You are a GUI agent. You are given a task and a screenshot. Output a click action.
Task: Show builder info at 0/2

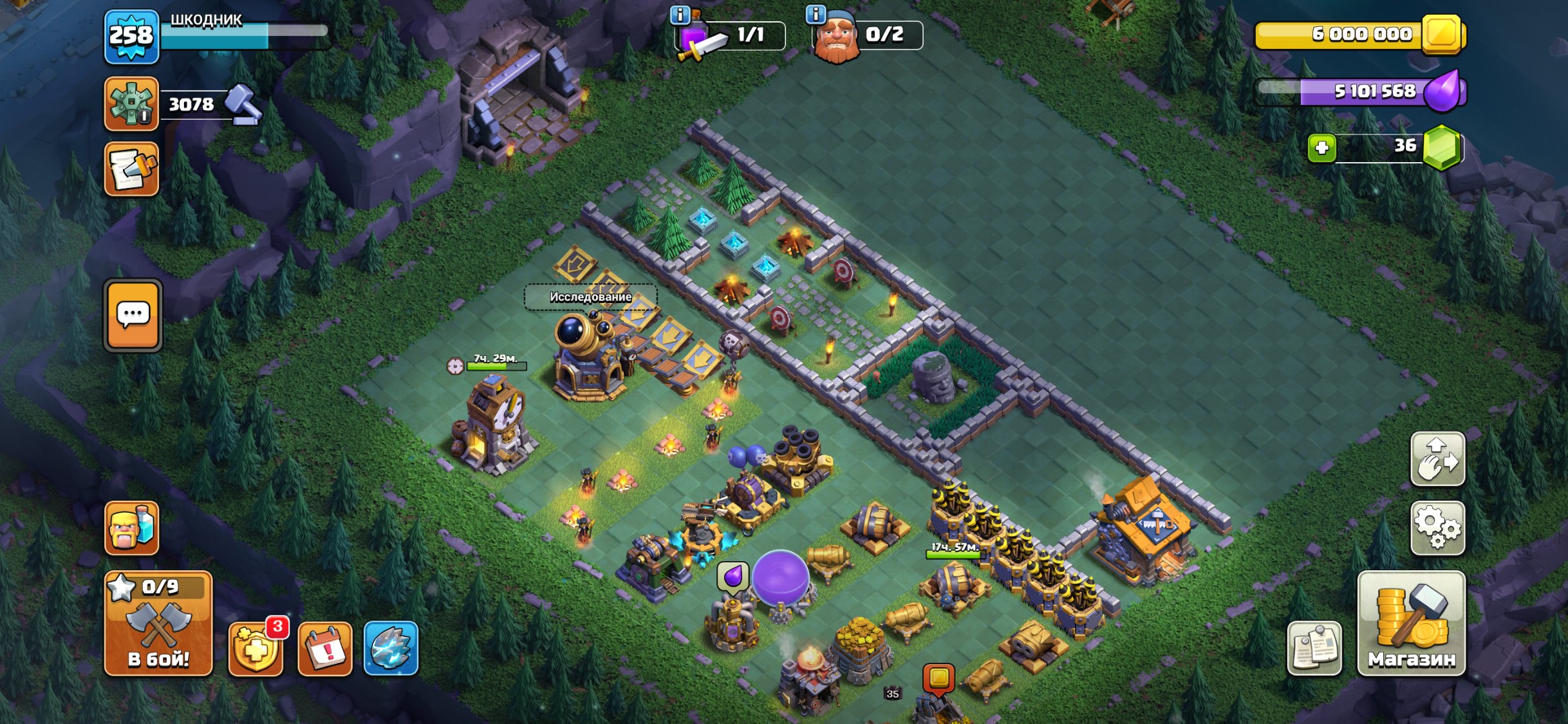click(816, 15)
